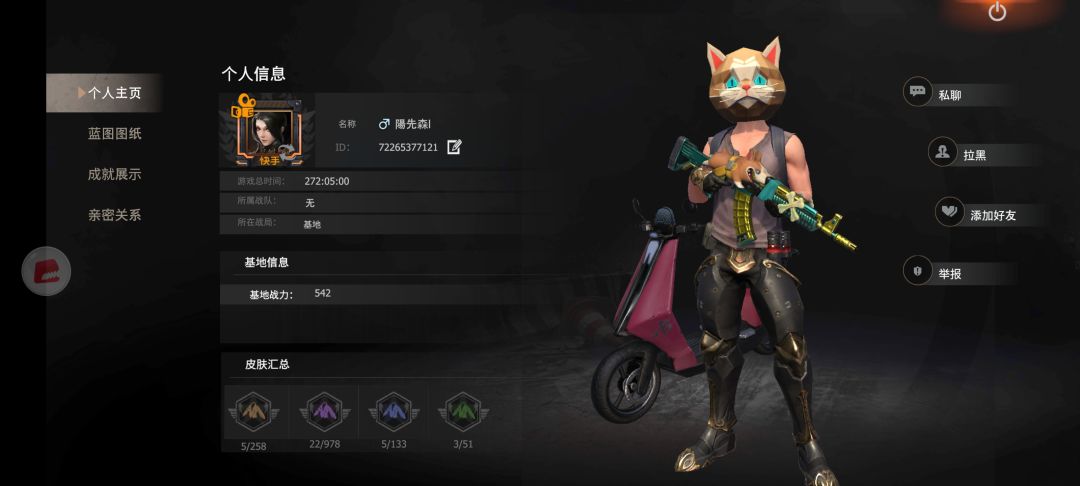The width and height of the screenshot is (1080, 486).
Task: Open the red floating side button
Action: point(47,270)
